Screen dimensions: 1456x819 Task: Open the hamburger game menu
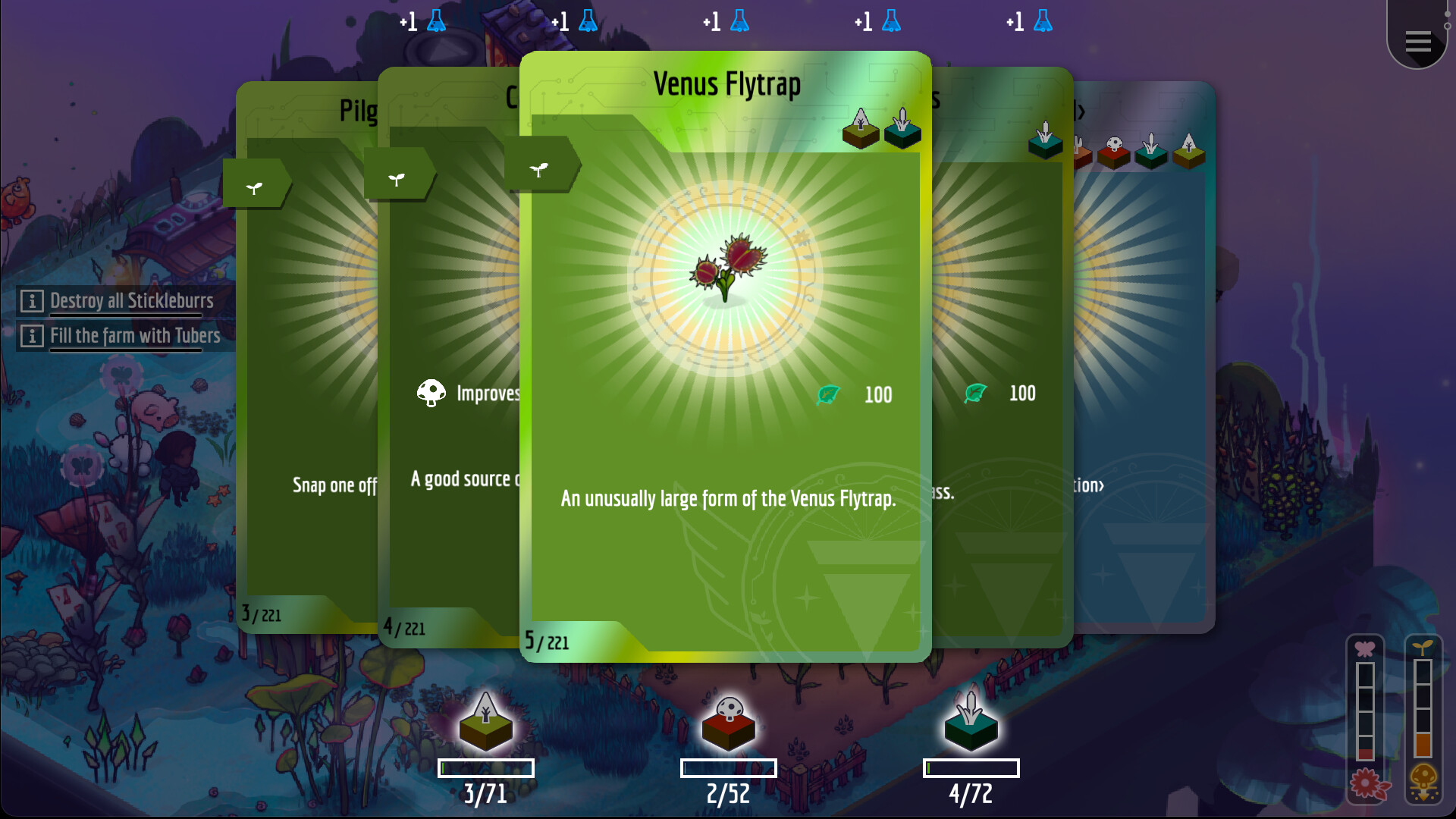[1417, 42]
